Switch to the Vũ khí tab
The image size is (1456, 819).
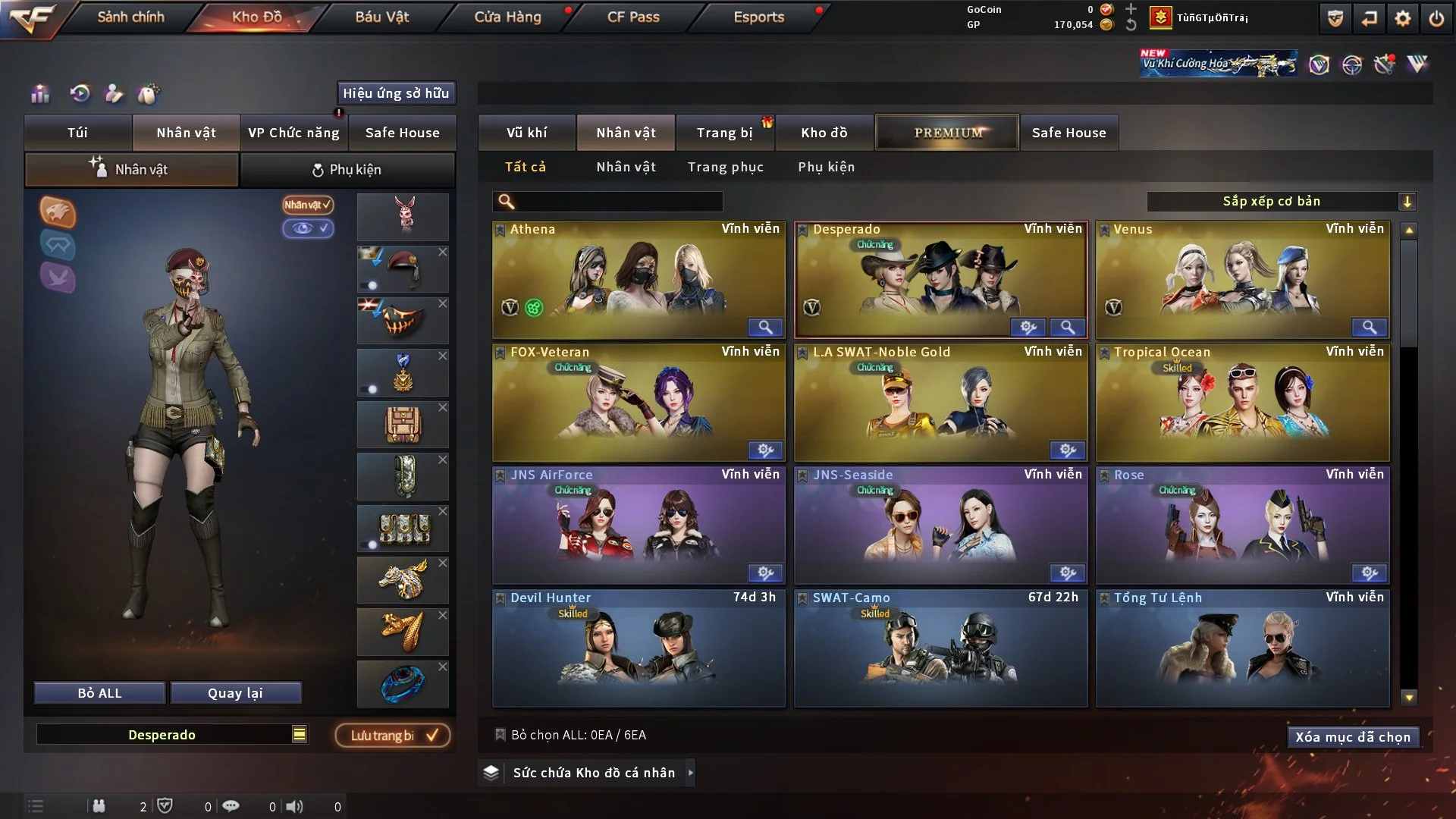pyautogui.click(x=526, y=133)
